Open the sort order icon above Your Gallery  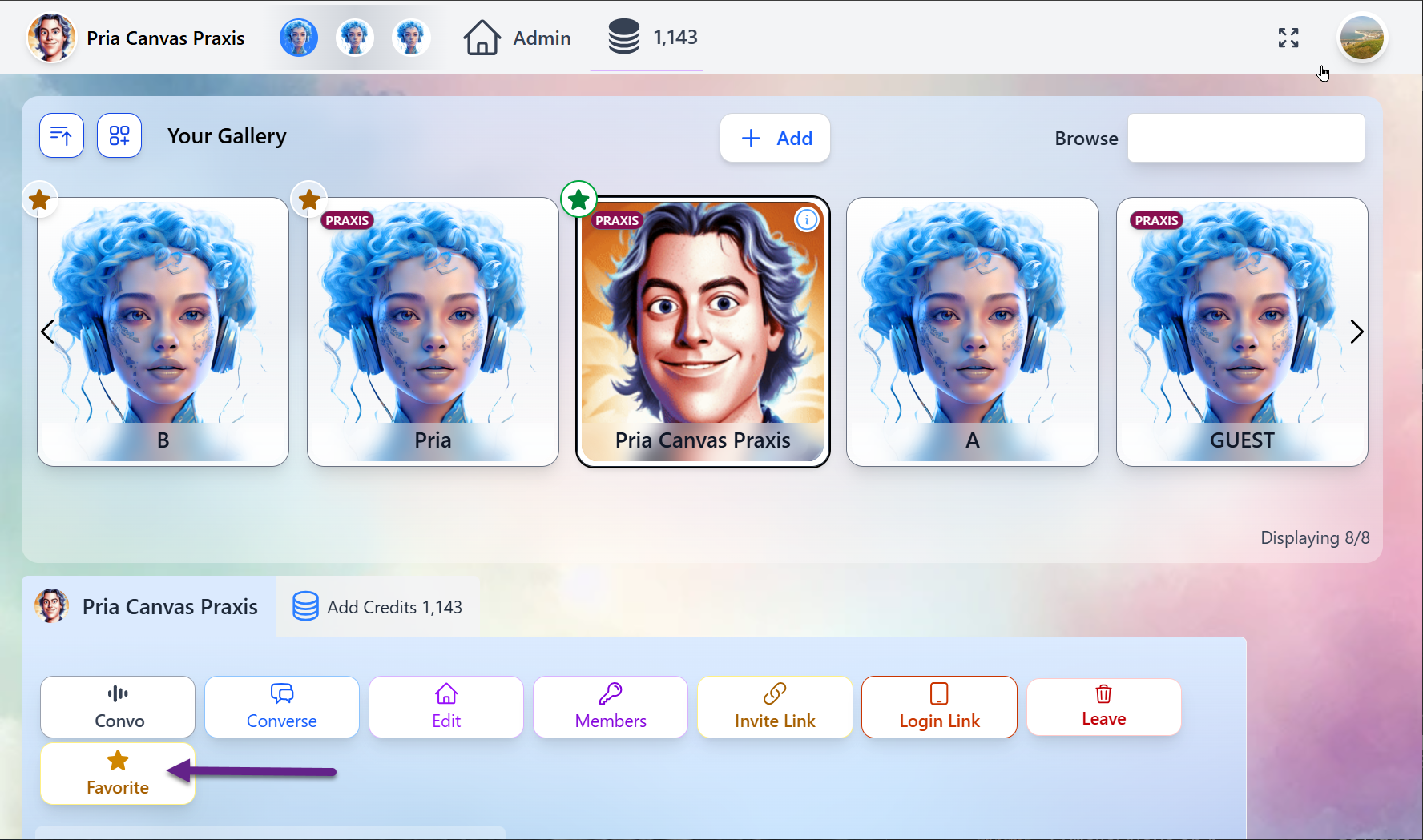pos(61,135)
